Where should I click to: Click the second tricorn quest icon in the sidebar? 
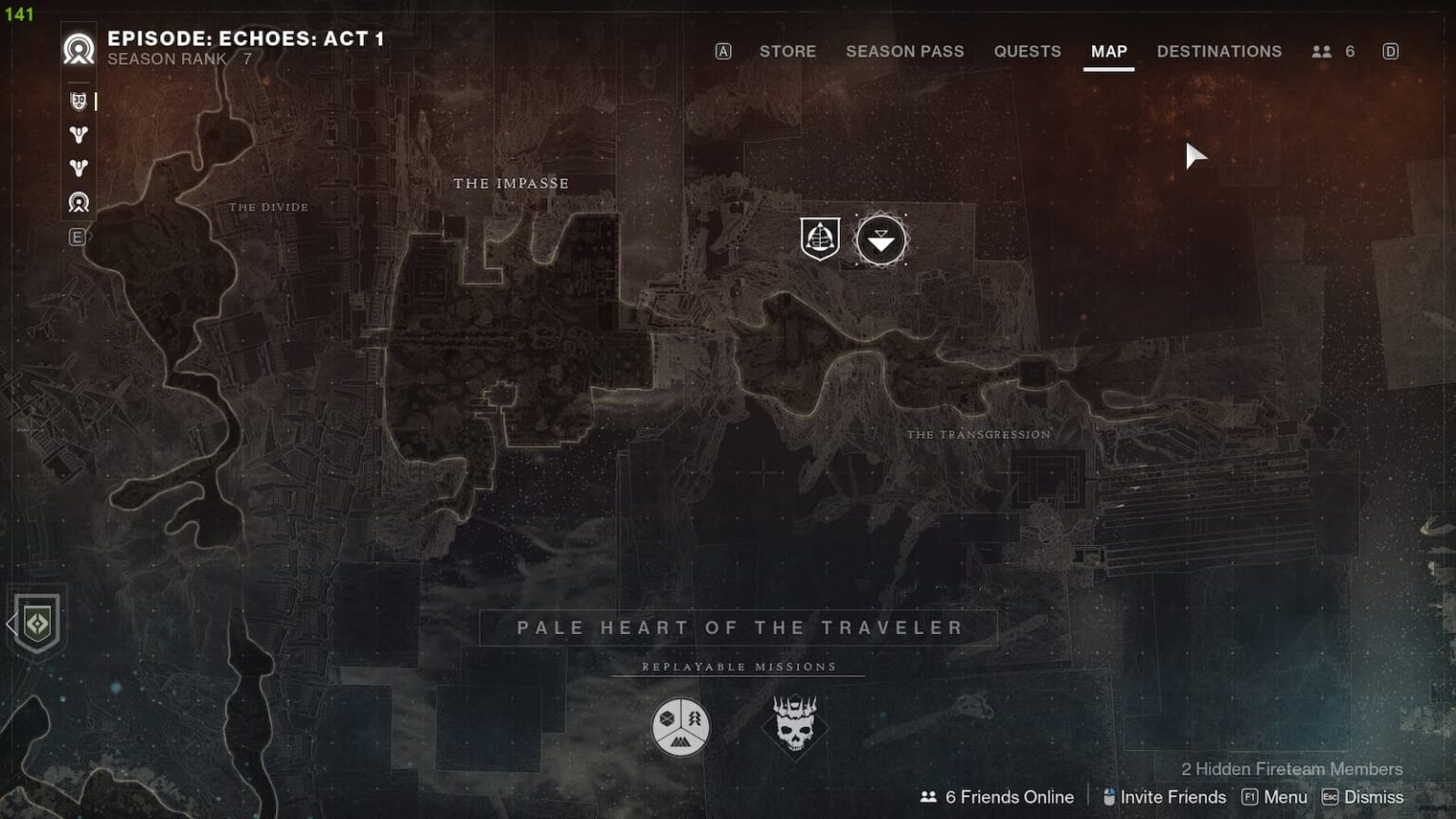click(79, 168)
